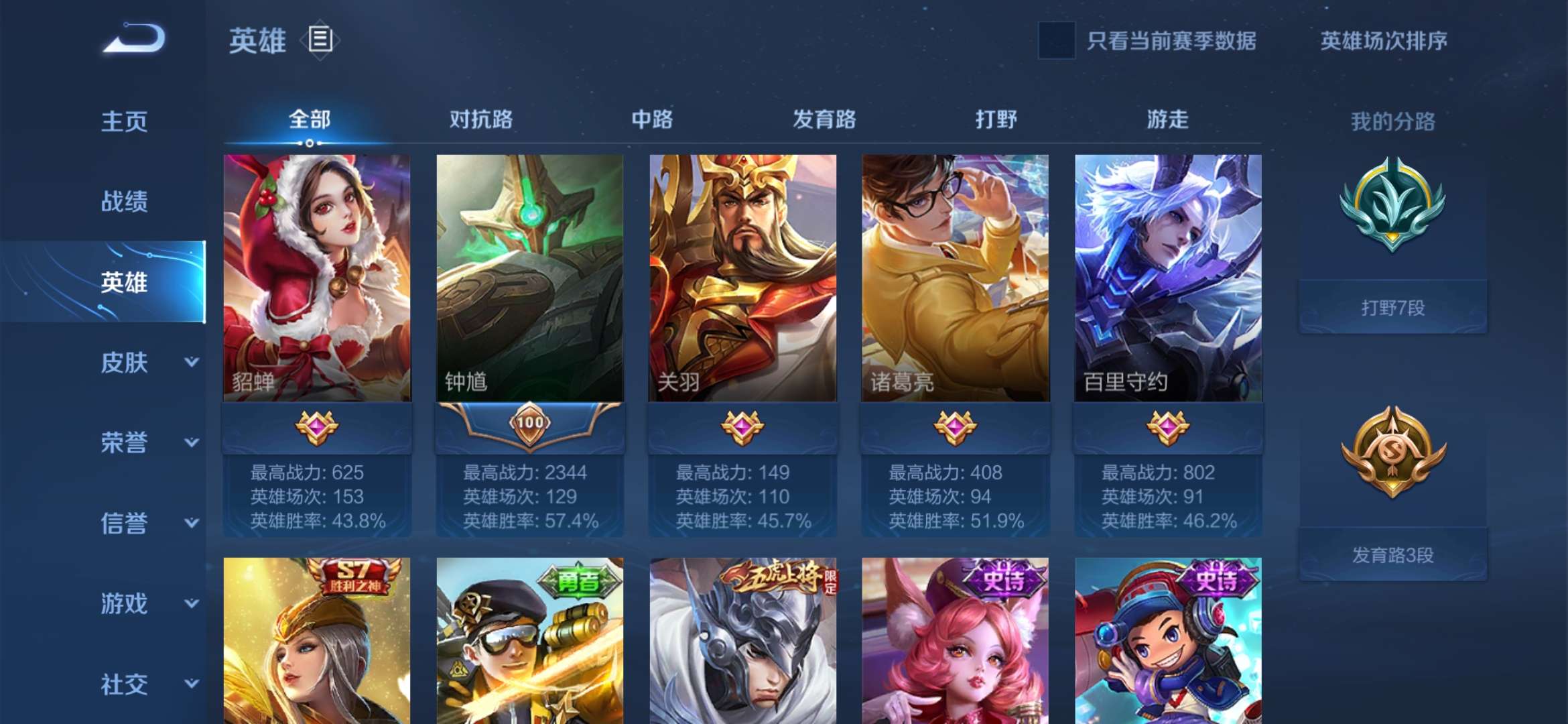Open the hero list detail icon beside 英雄

tap(320, 42)
